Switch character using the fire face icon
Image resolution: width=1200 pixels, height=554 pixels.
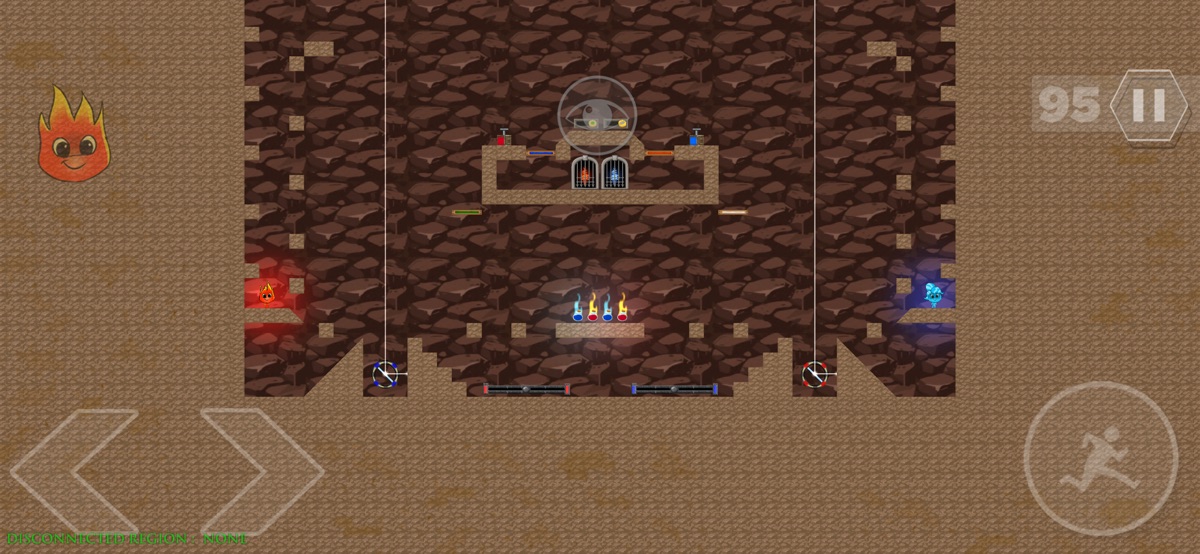70,135
